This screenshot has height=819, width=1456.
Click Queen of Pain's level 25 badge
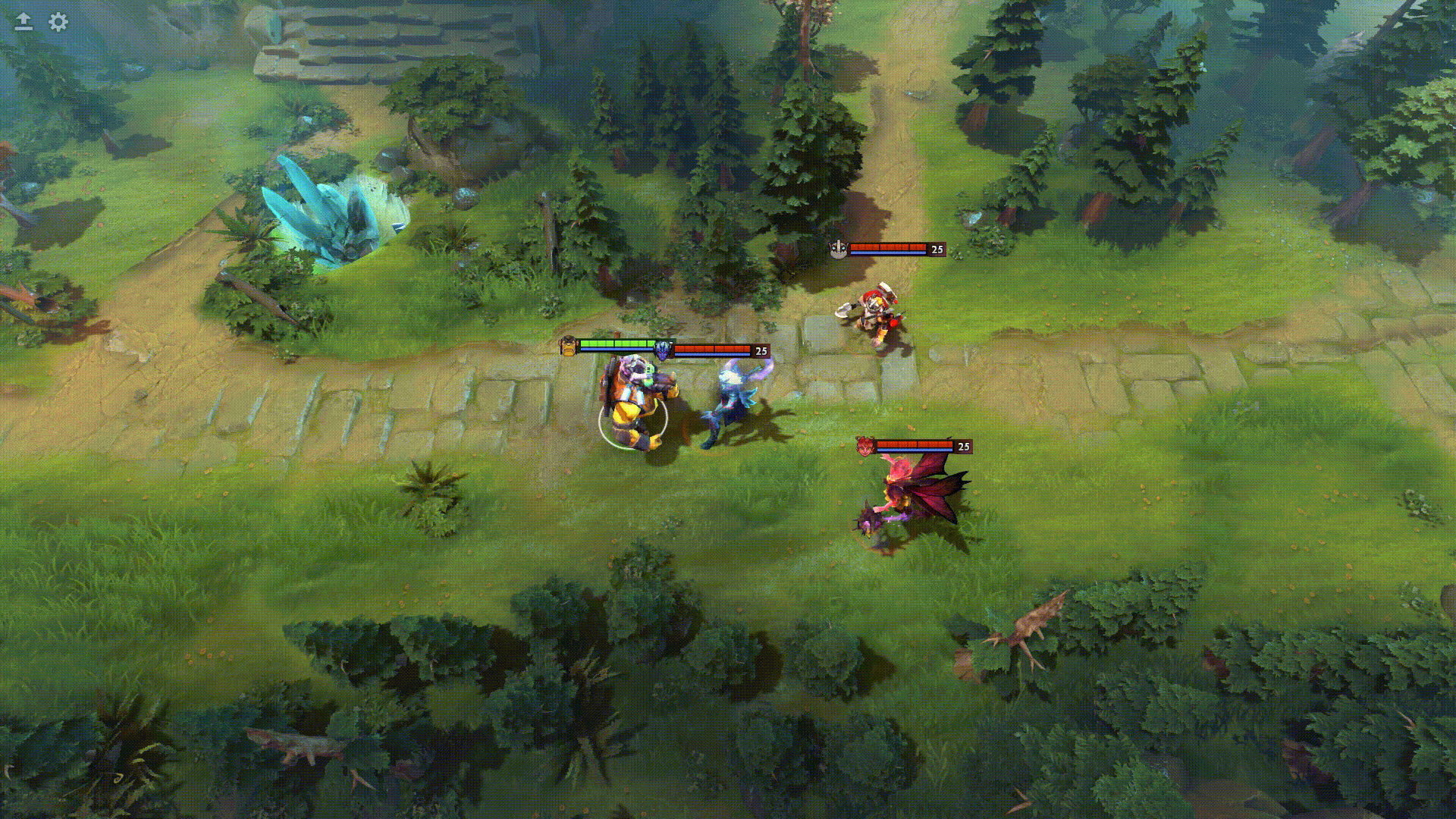click(964, 447)
